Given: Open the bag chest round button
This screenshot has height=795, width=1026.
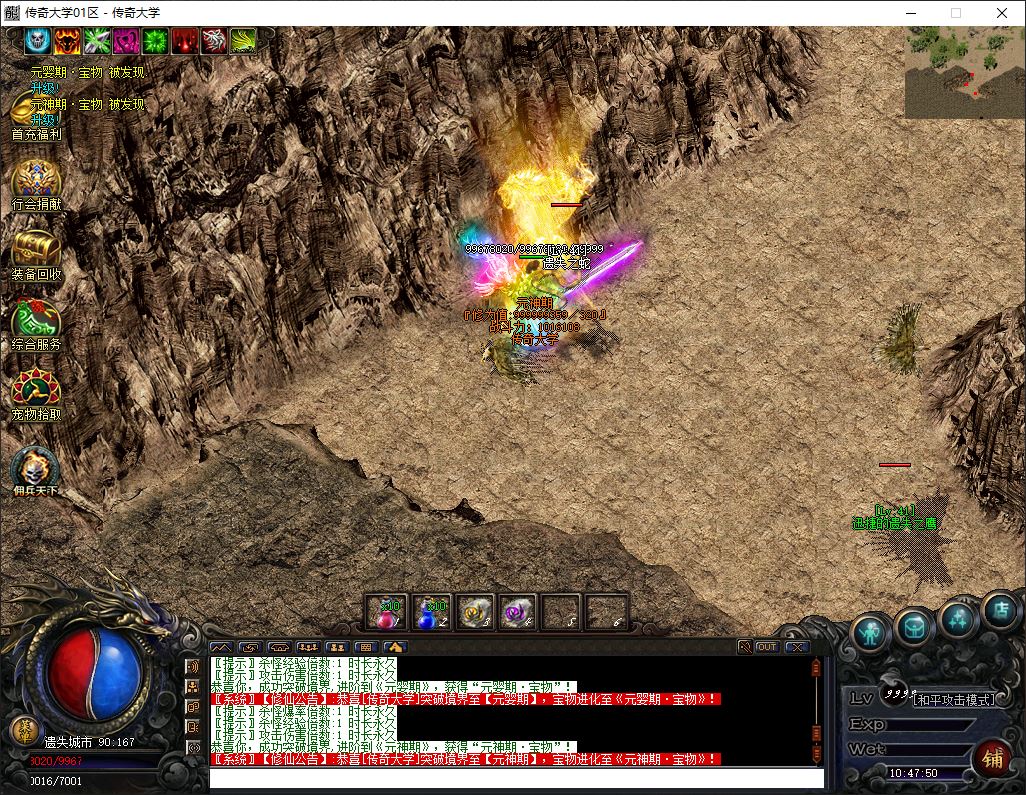Looking at the screenshot, I should pyautogui.click(x=914, y=627).
